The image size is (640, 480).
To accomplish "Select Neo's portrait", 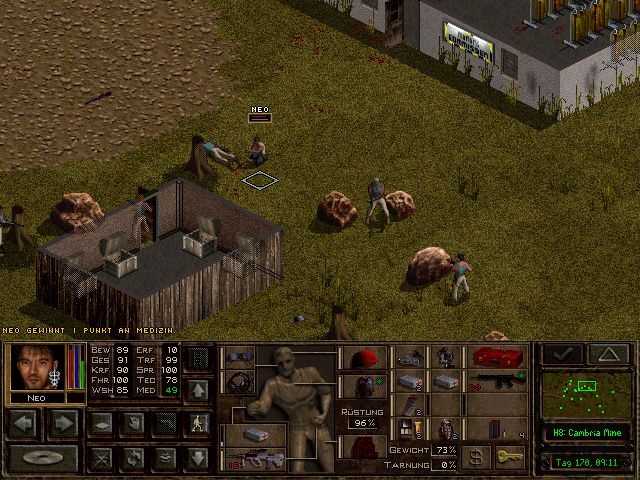I will pos(37,367).
